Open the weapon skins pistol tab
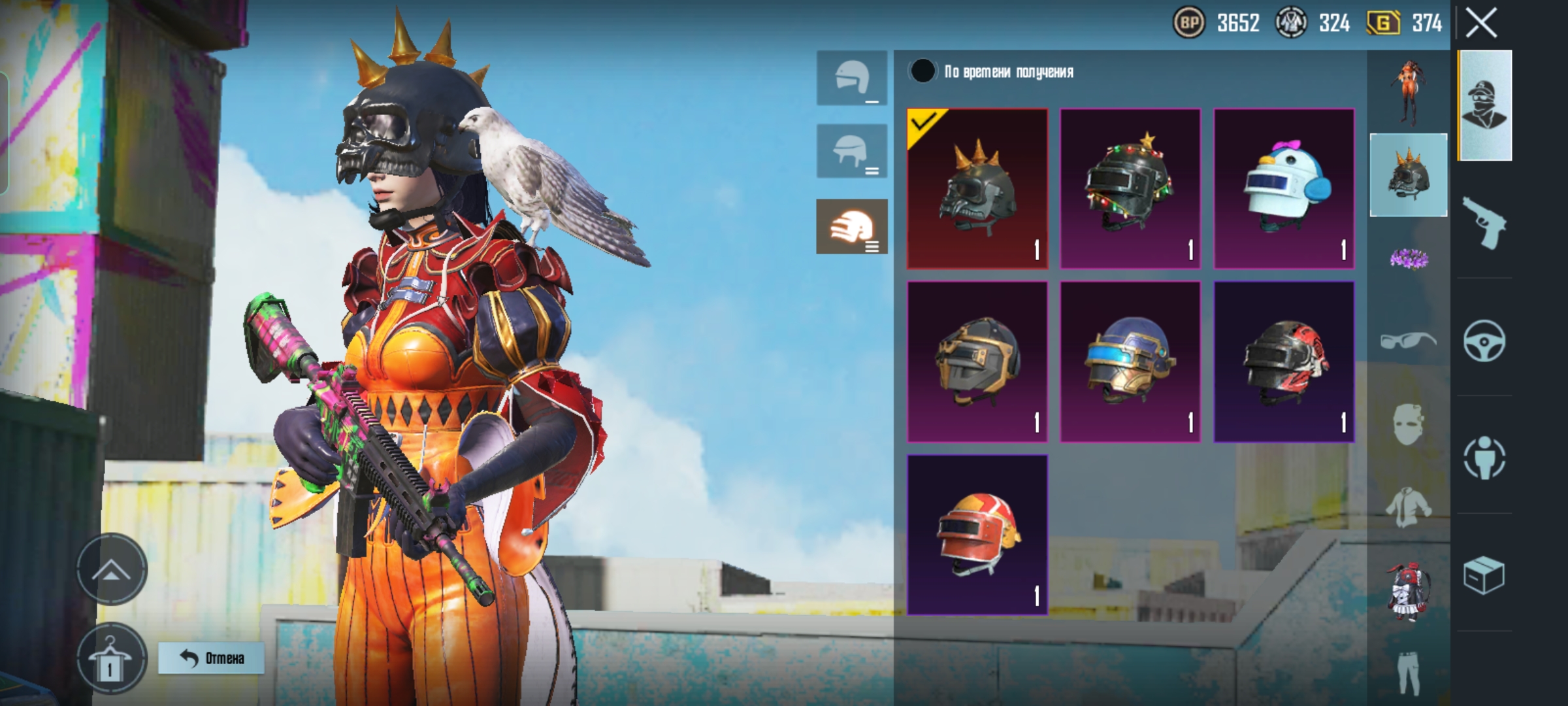The height and width of the screenshot is (706, 1568). click(x=1484, y=222)
